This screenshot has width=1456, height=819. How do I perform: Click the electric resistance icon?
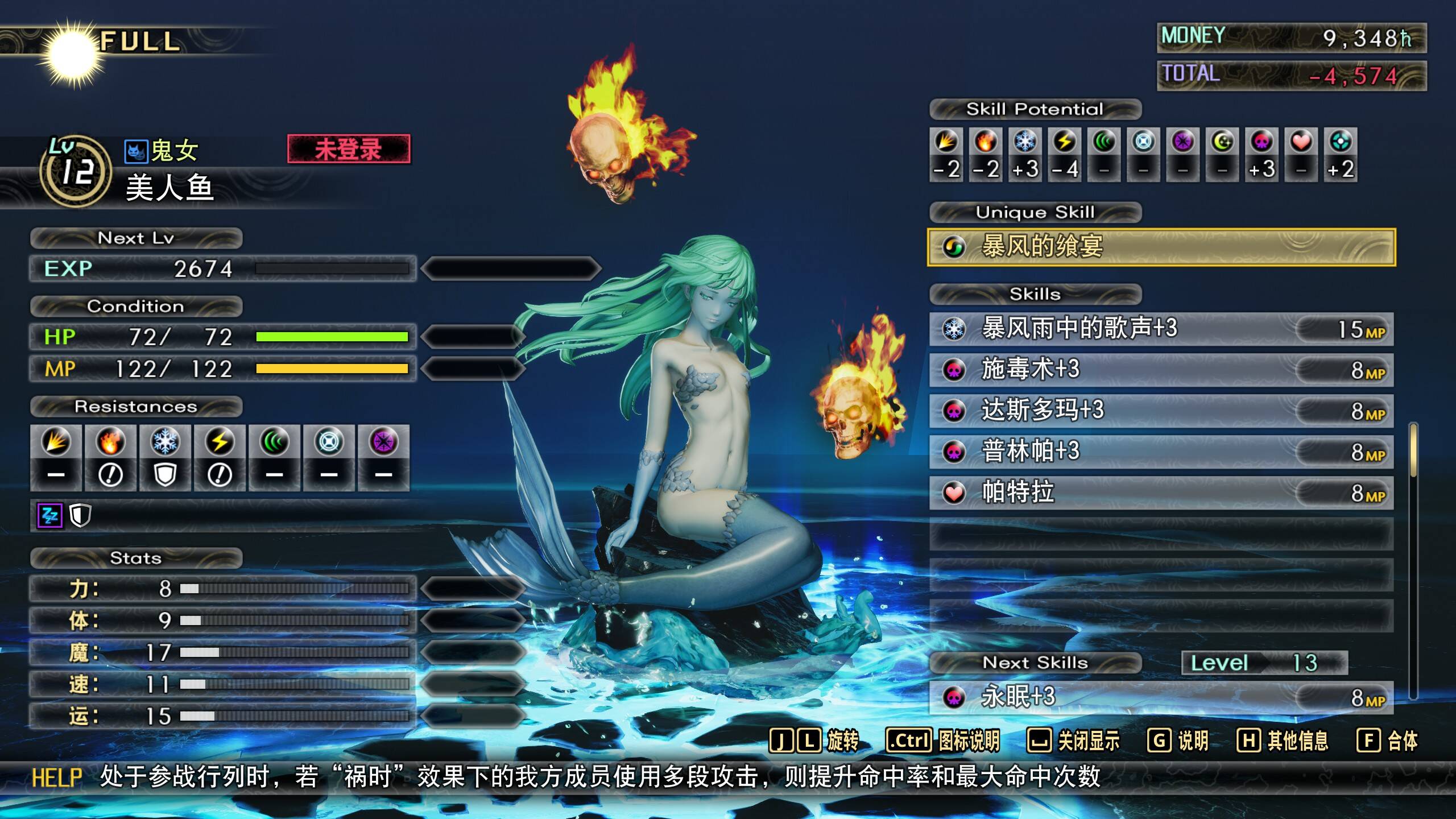[220, 442]
